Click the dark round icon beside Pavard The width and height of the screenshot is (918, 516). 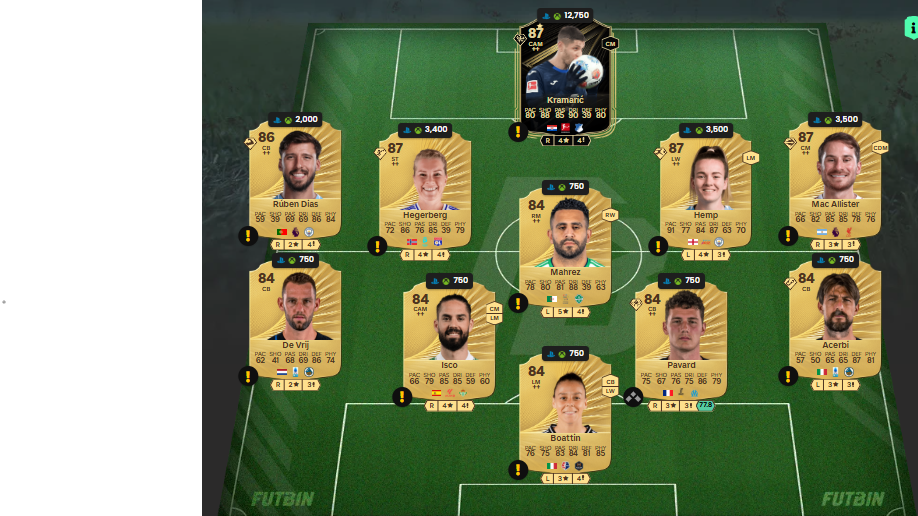point(633,397)
